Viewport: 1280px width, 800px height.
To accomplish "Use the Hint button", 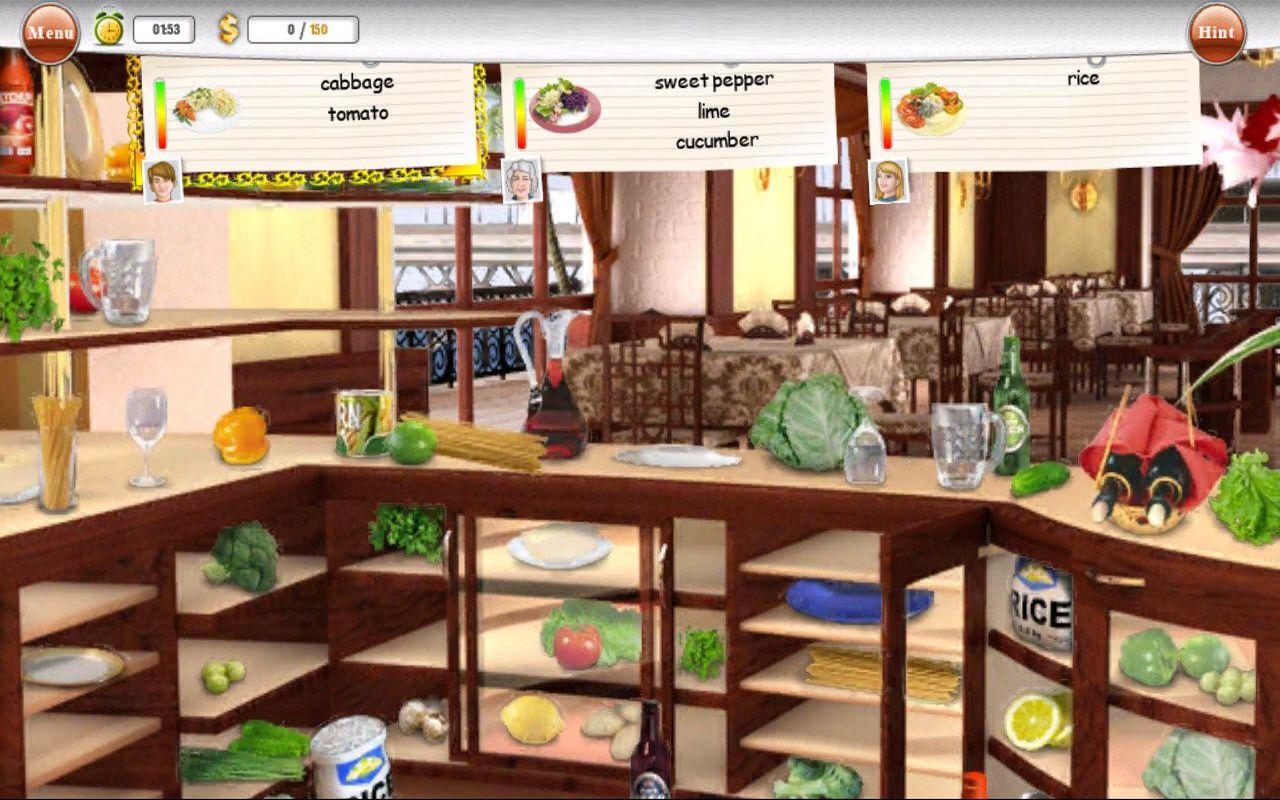I will pos(1216,32).
